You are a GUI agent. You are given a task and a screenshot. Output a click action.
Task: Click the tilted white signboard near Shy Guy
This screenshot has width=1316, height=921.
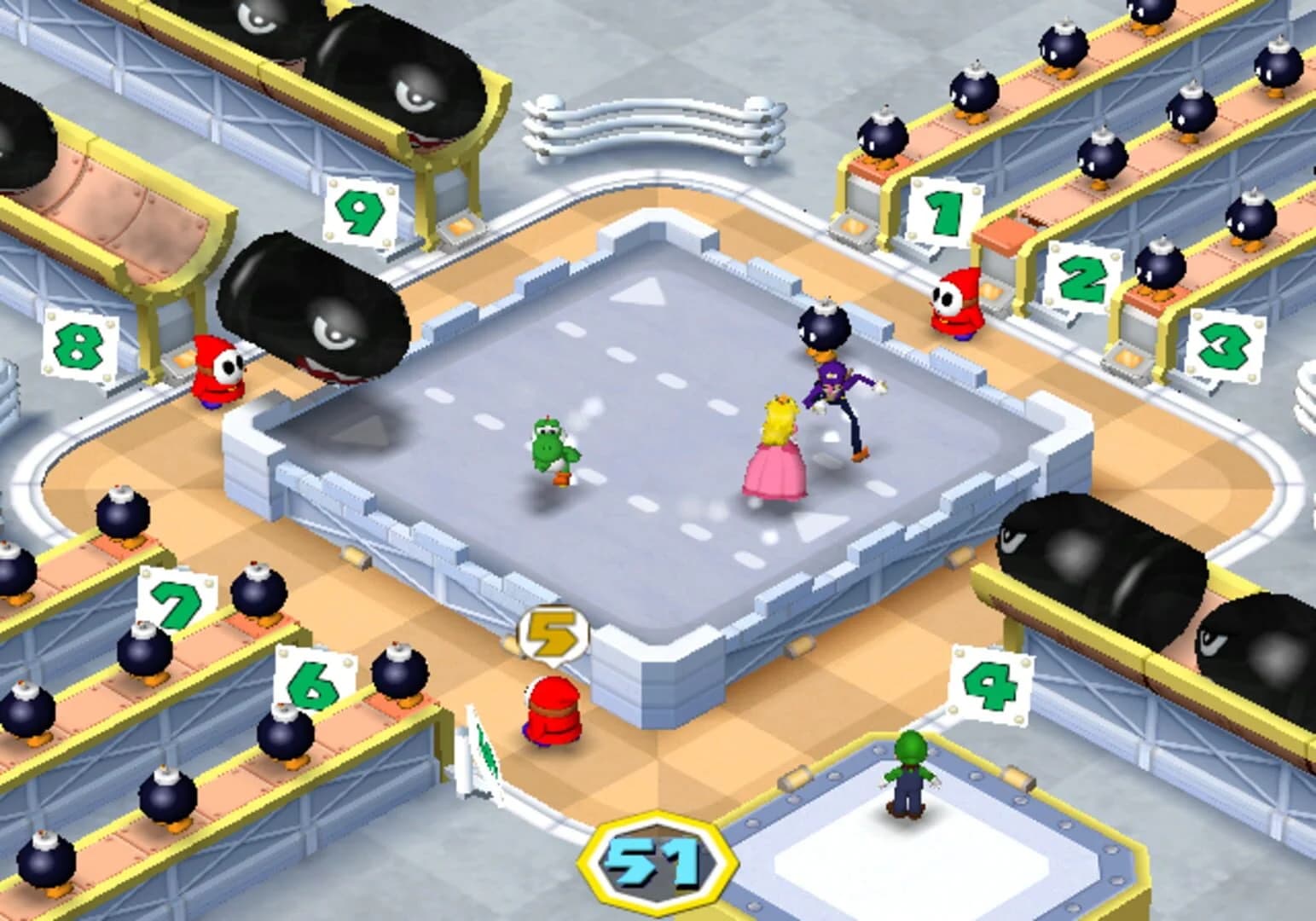click(482, 750)
